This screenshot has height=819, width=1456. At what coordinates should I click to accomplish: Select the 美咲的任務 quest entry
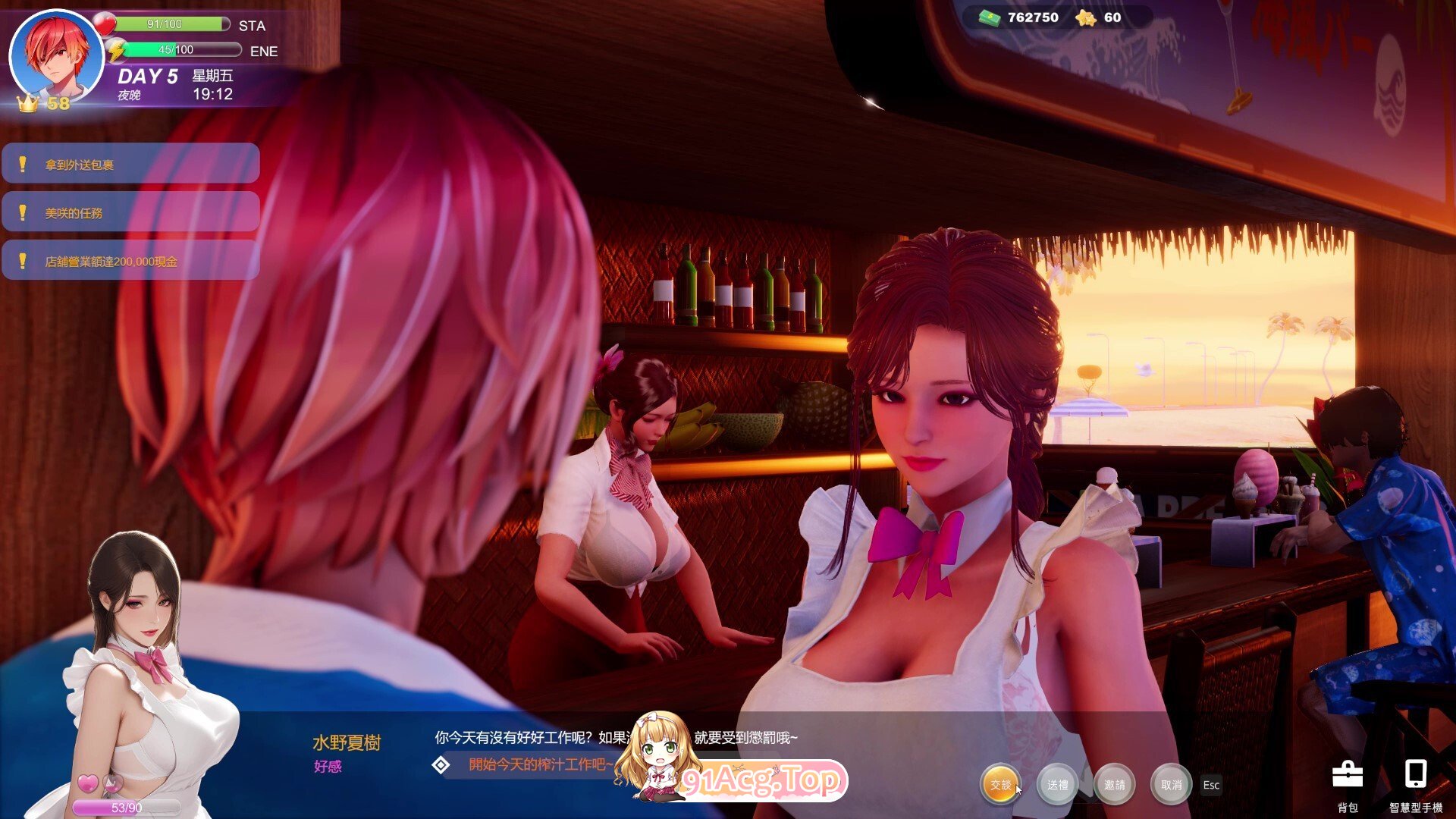130,212
